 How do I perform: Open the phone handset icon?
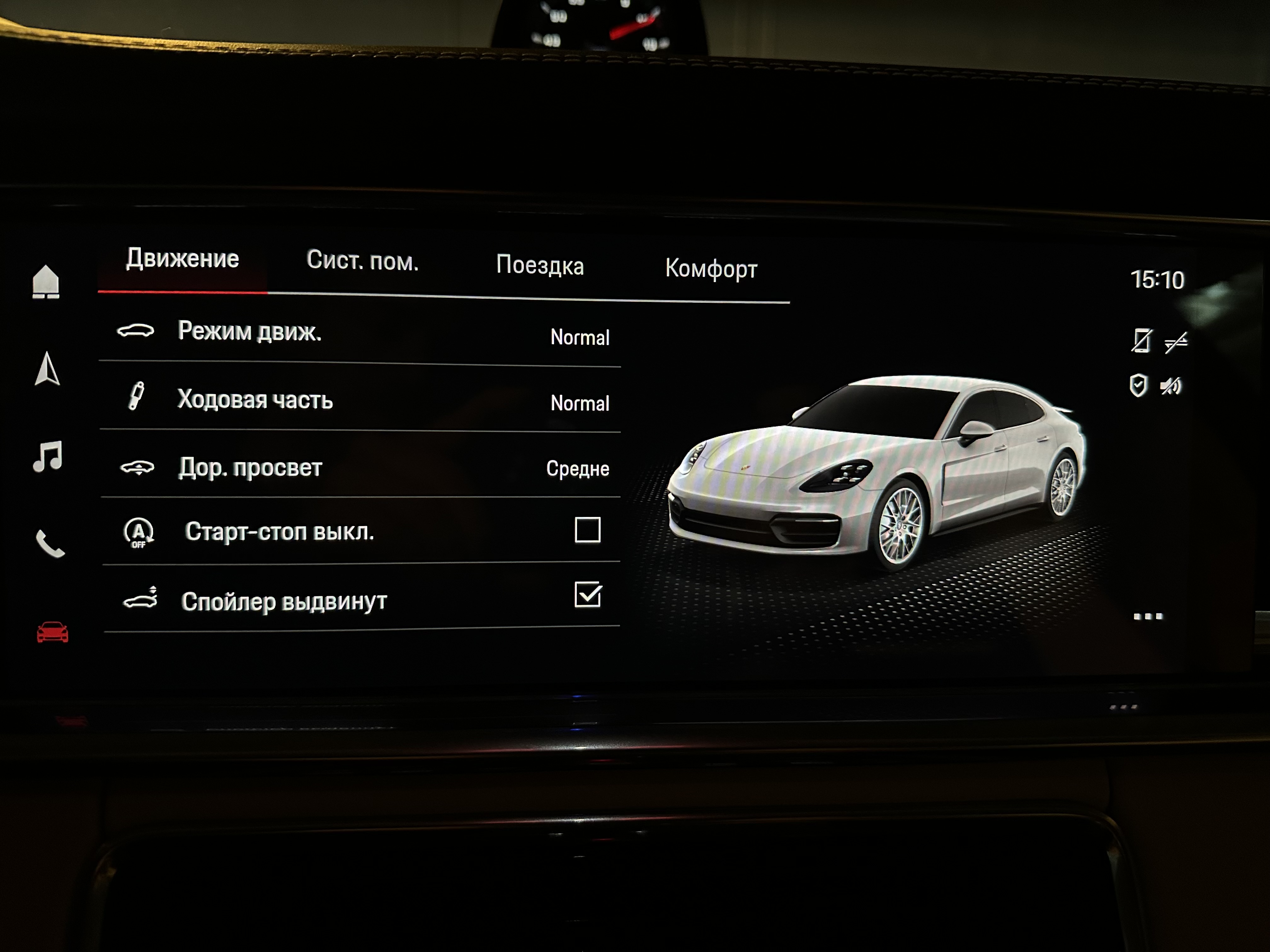50,543
